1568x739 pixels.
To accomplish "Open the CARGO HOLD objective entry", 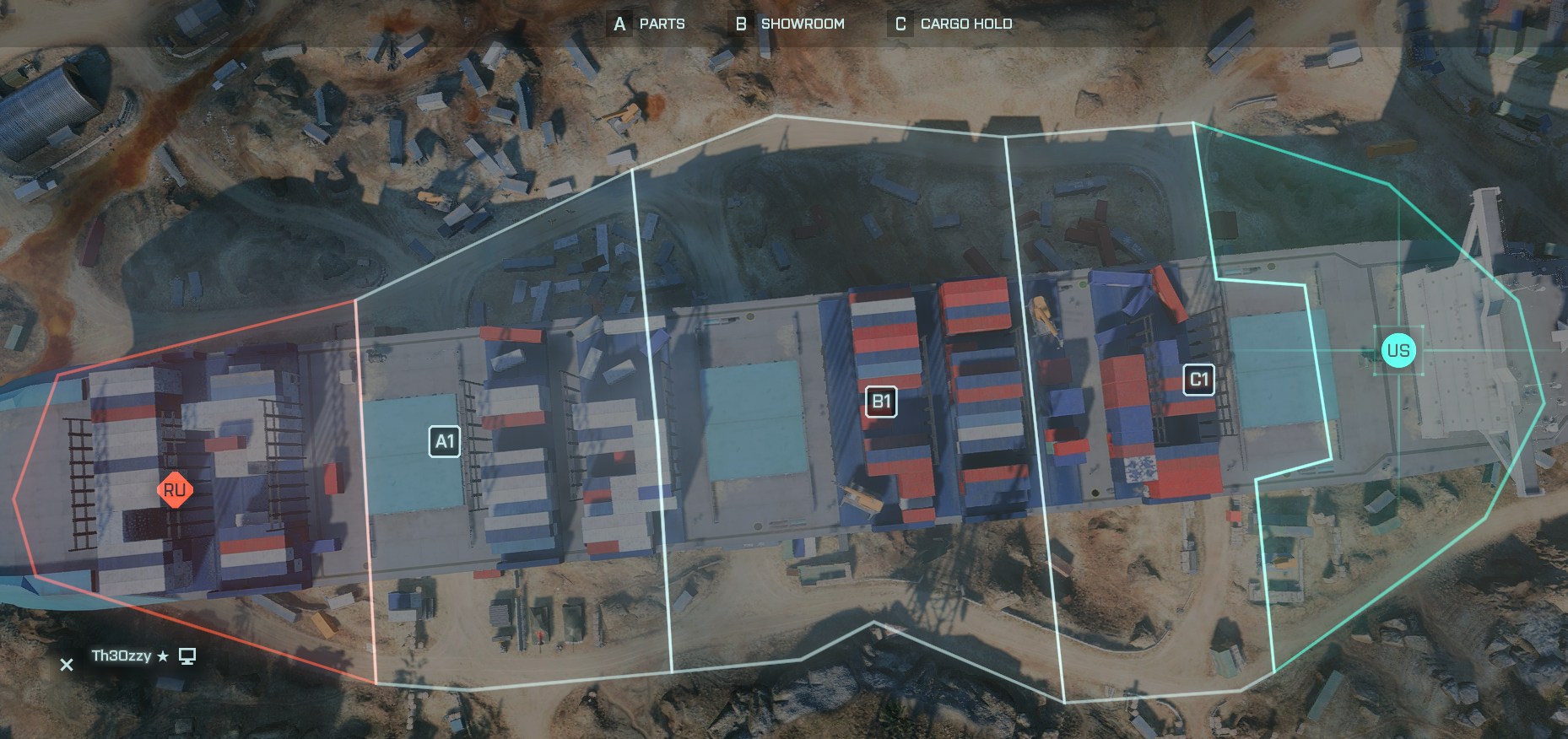I will 966,24.
